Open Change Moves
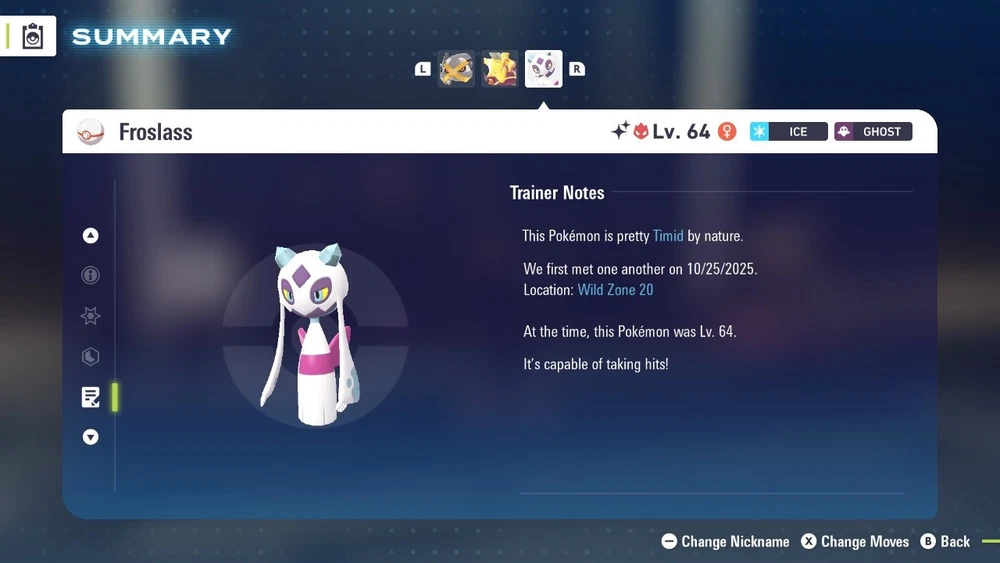 855,542
